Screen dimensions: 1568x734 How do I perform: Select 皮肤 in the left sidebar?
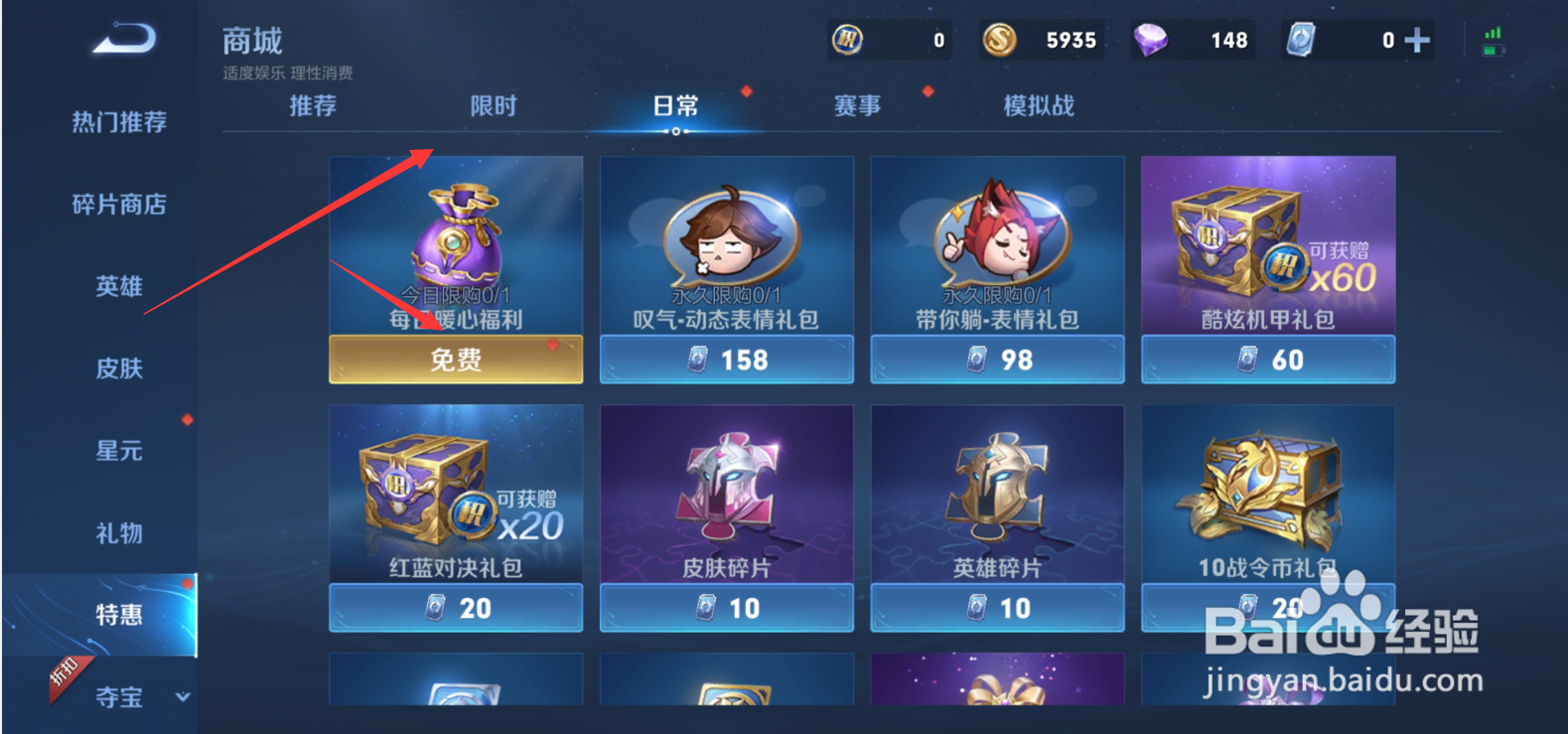(118, 368)
